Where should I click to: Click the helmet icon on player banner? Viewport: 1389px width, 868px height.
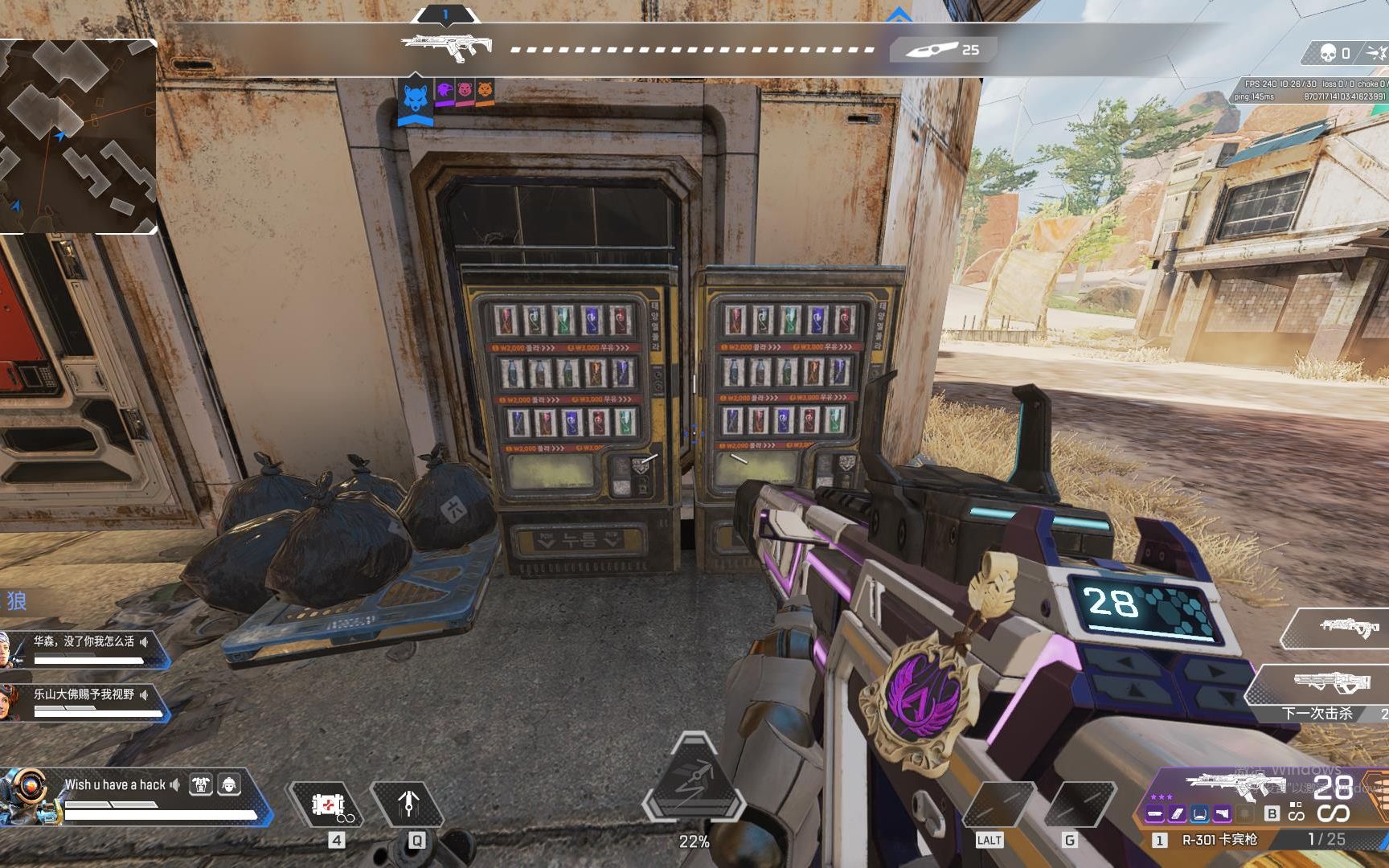pyautogui.click(x=229, y=784)
